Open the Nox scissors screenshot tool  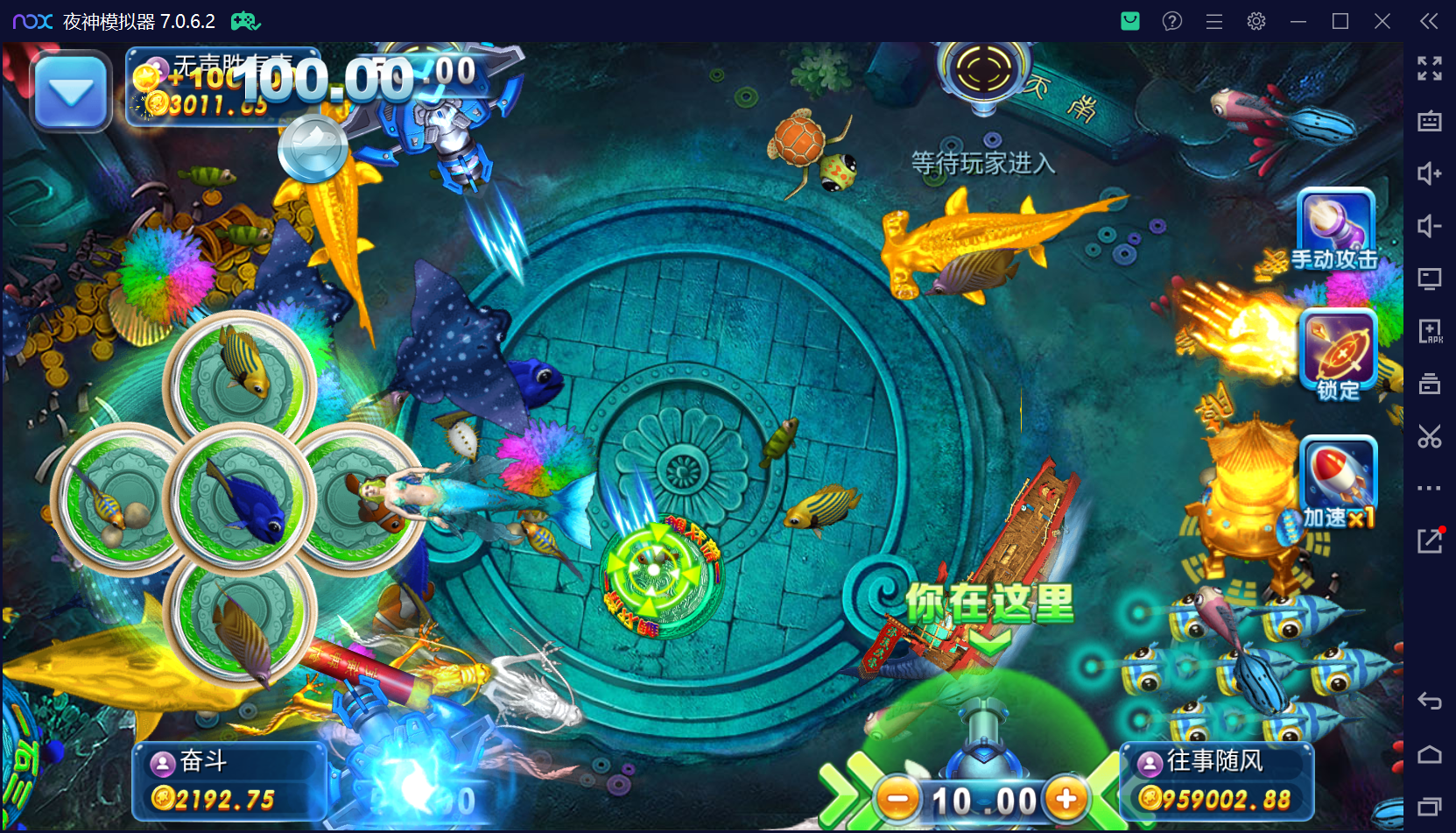[x=1429, y=435]
